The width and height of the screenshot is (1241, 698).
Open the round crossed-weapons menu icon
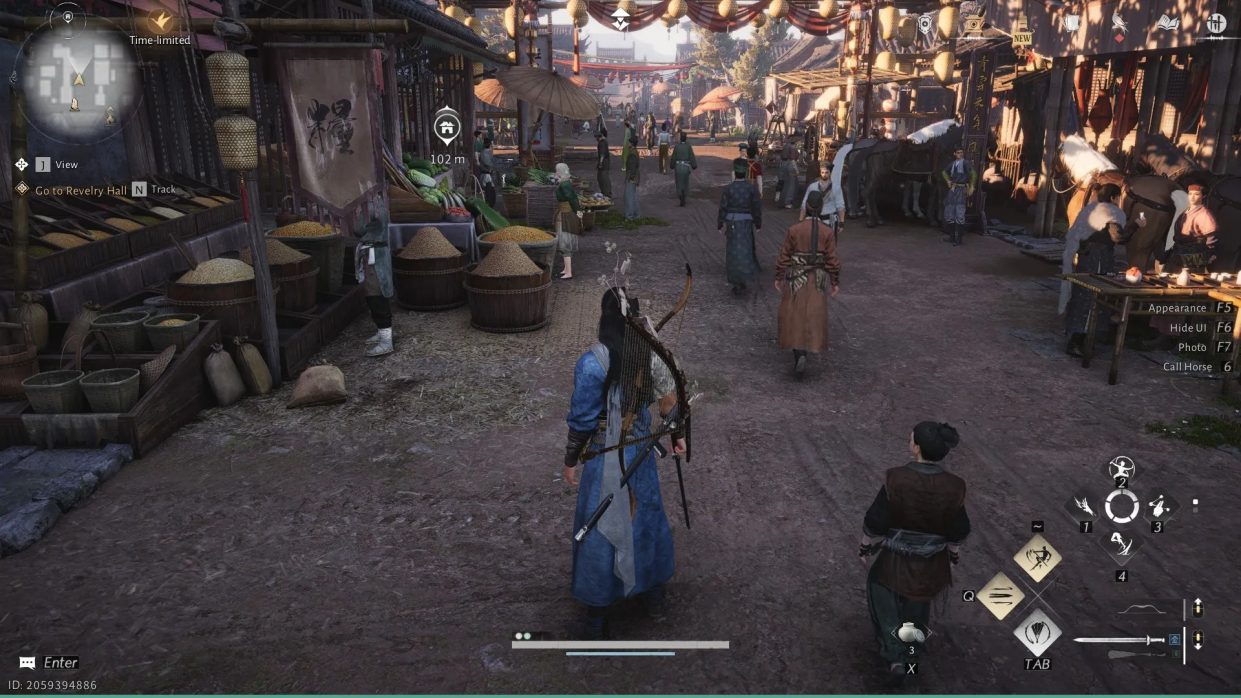point(1216,22)
